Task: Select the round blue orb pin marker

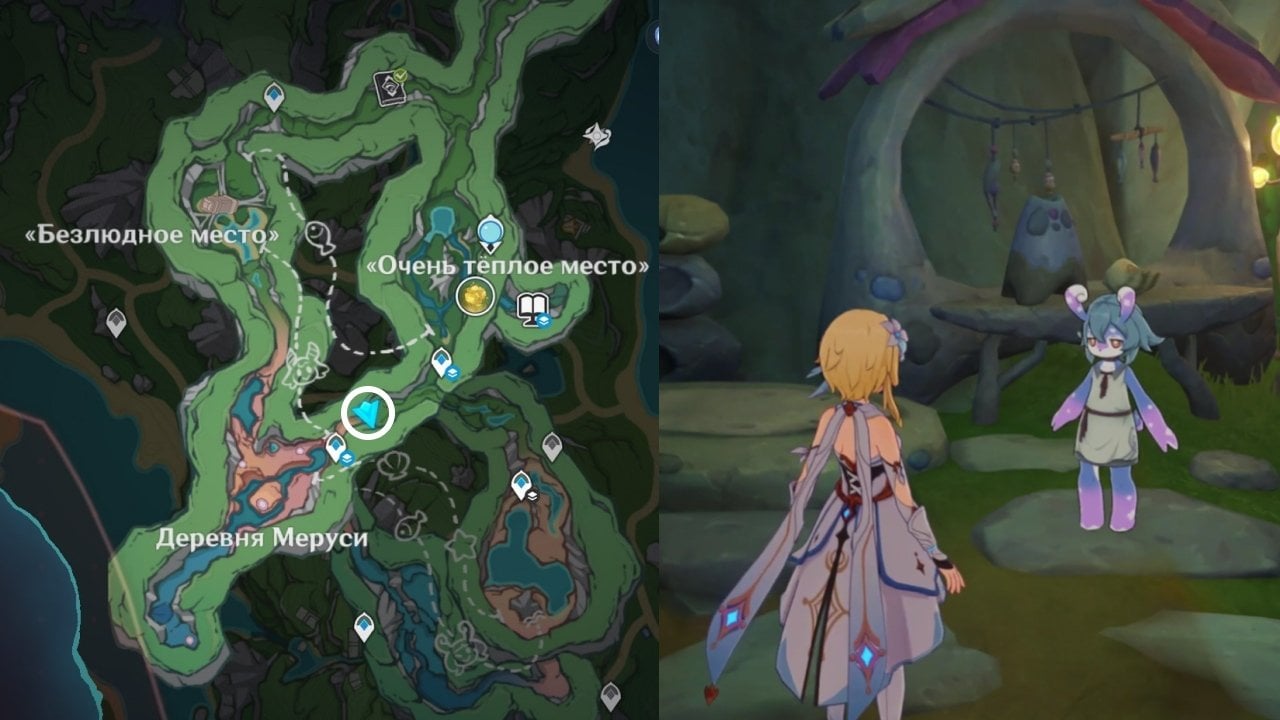Action: 489,233
